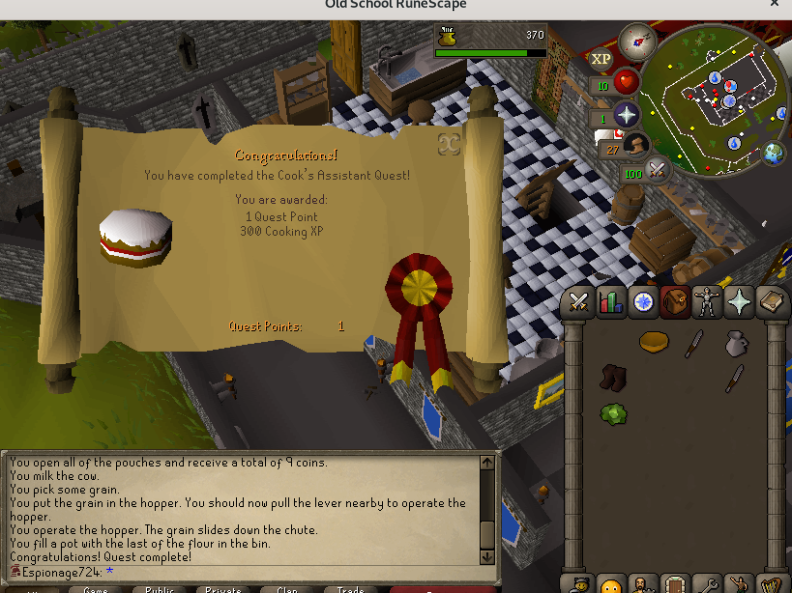Activate quick-prayers via the prayer orb

click(x=626, y=115)
